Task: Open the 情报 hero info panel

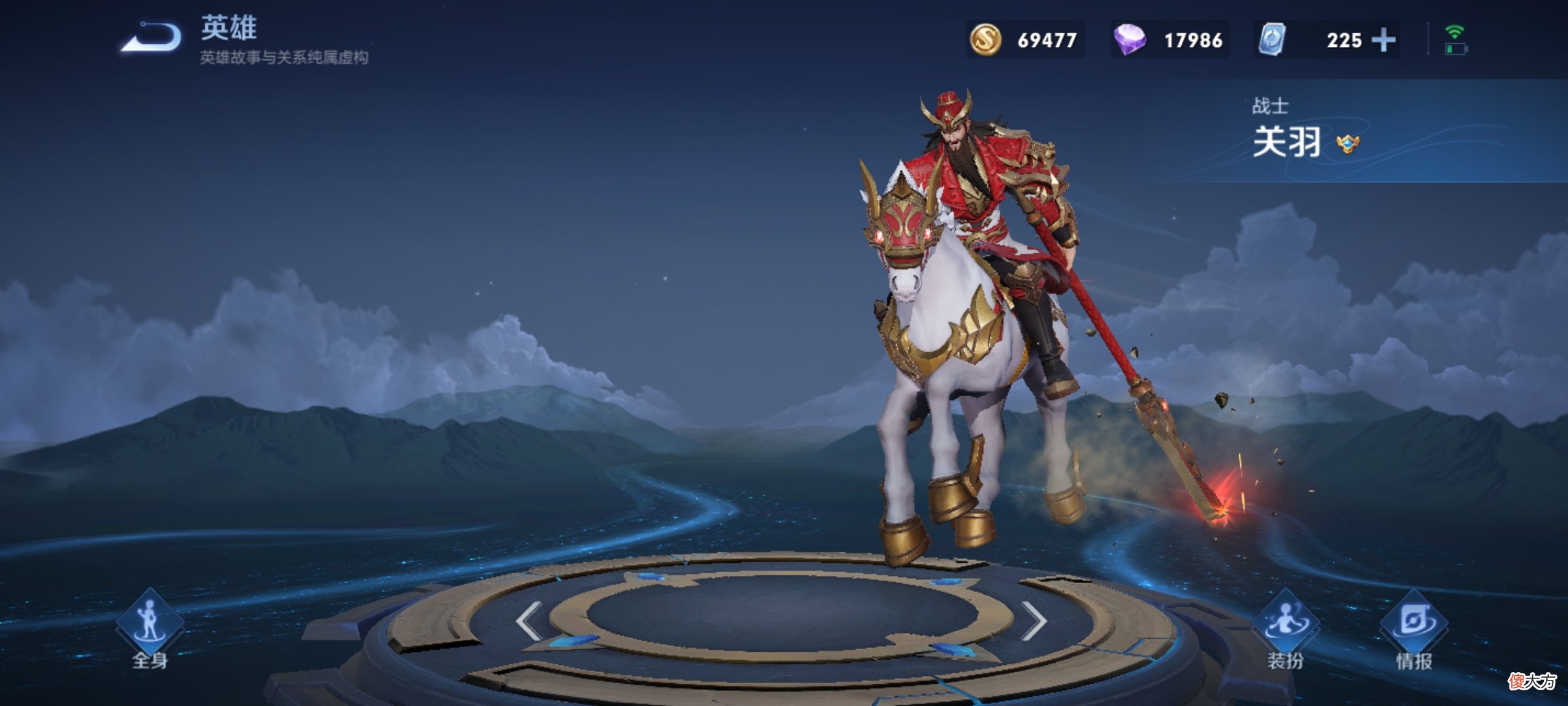Action: click(1414, 630)
